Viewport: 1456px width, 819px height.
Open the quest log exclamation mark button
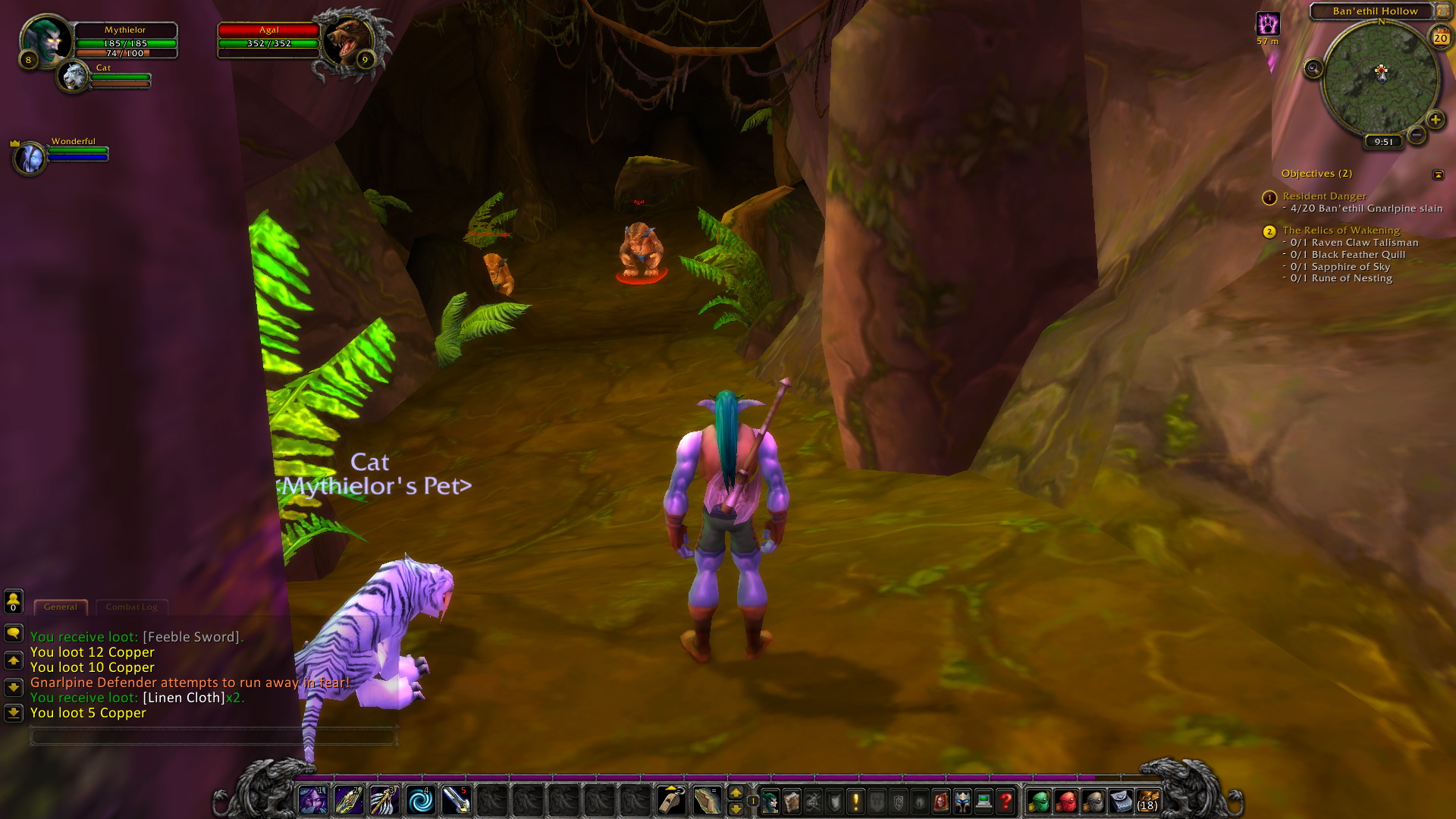click(856, 801)
